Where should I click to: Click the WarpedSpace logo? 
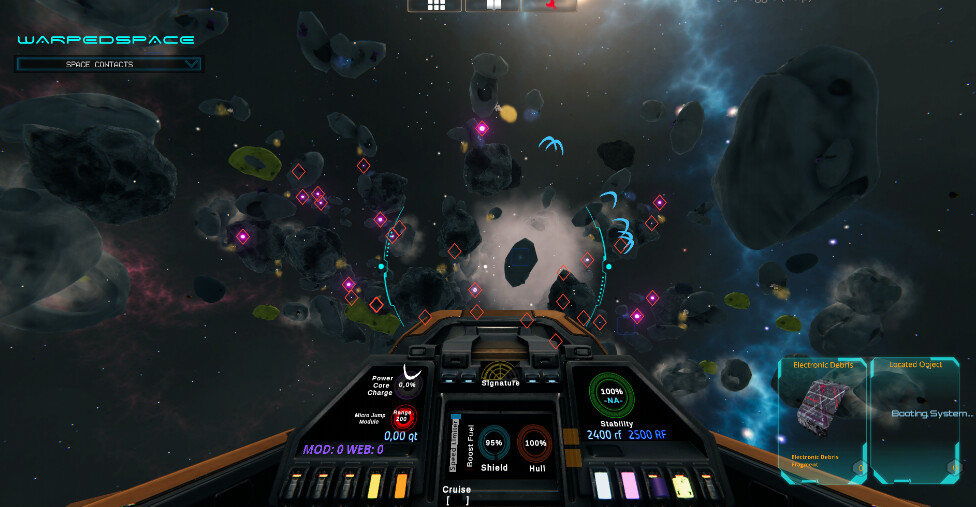point(106,40)
